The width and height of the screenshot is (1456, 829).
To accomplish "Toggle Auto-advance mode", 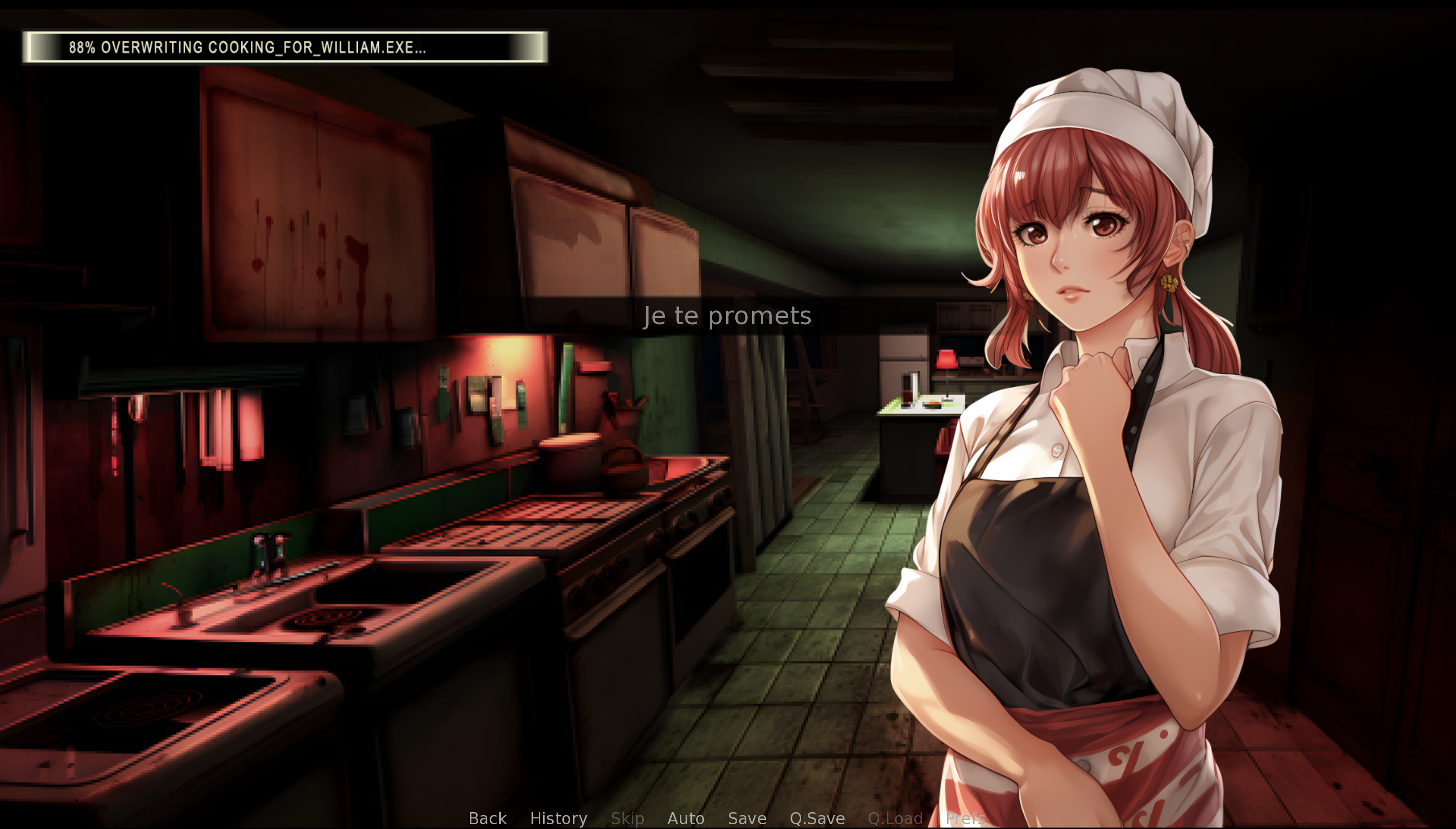I will coord(686,818).
